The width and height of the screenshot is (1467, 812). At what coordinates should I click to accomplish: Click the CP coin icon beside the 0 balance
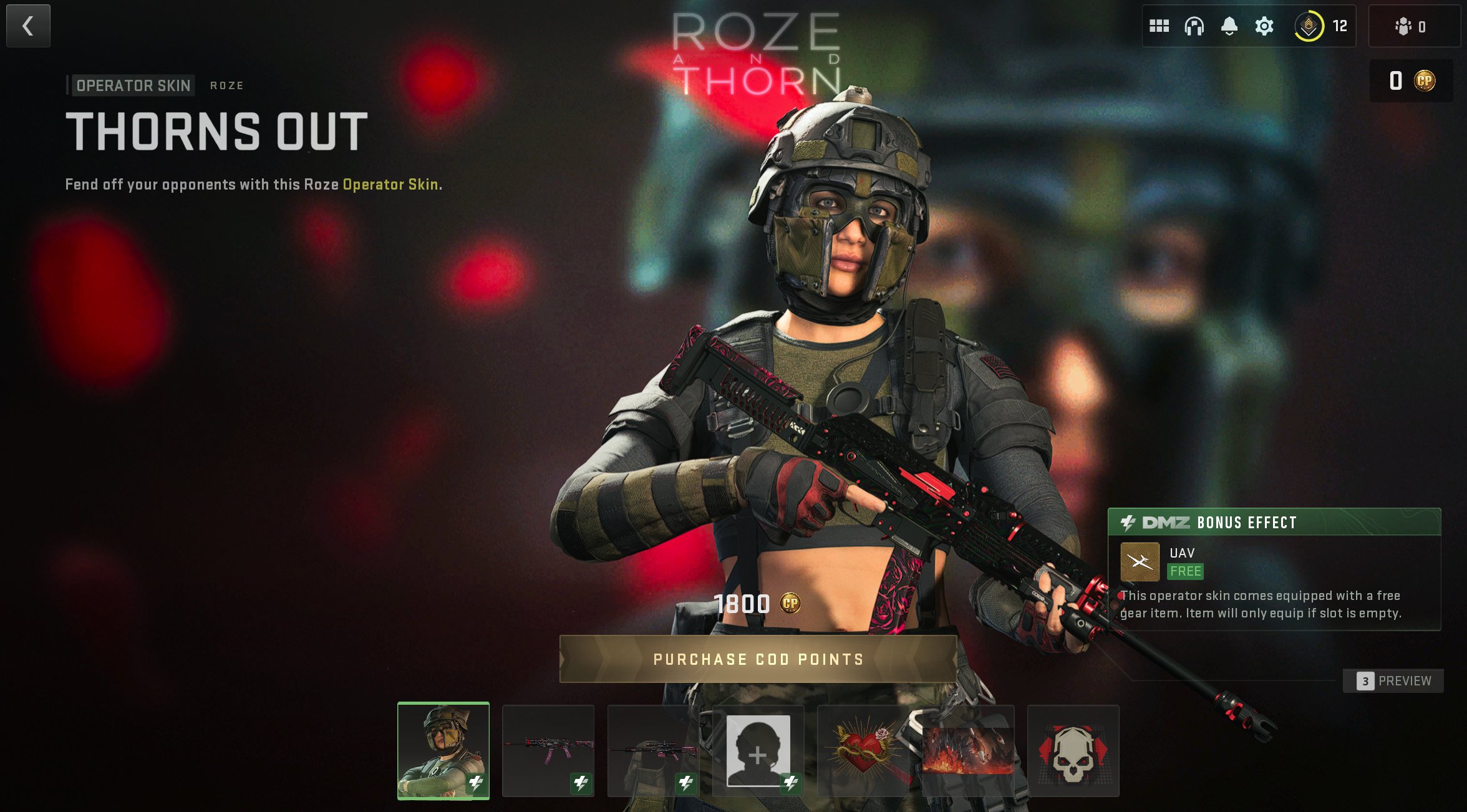point(1426,81)
